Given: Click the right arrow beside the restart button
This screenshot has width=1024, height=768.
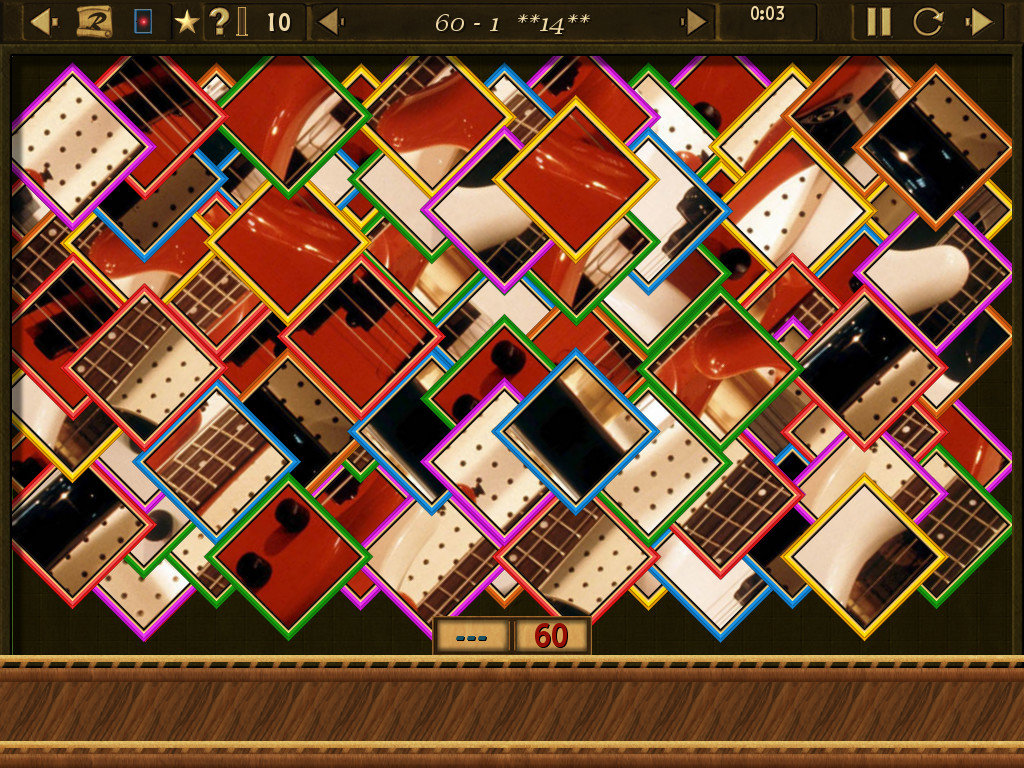Looking at the screenshot, I should pos(980,21).
